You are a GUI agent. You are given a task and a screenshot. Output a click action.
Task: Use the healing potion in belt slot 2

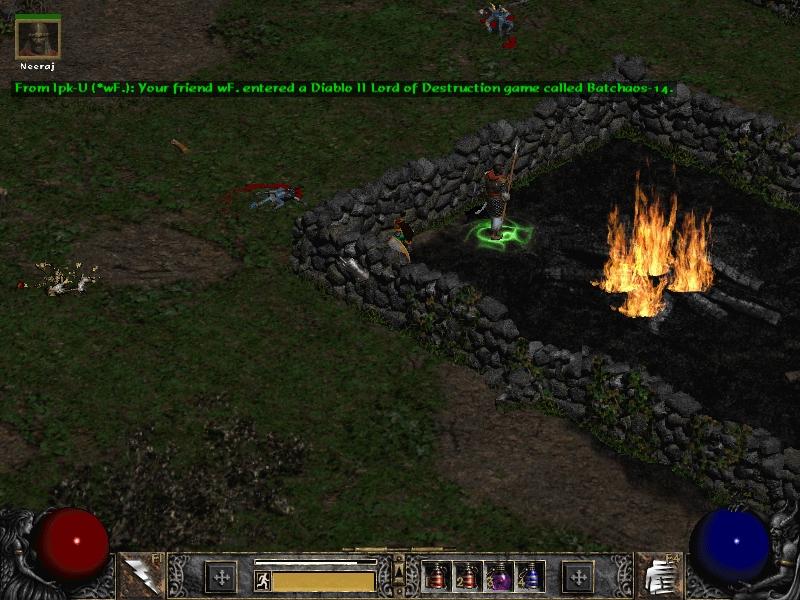pos(467,576)
